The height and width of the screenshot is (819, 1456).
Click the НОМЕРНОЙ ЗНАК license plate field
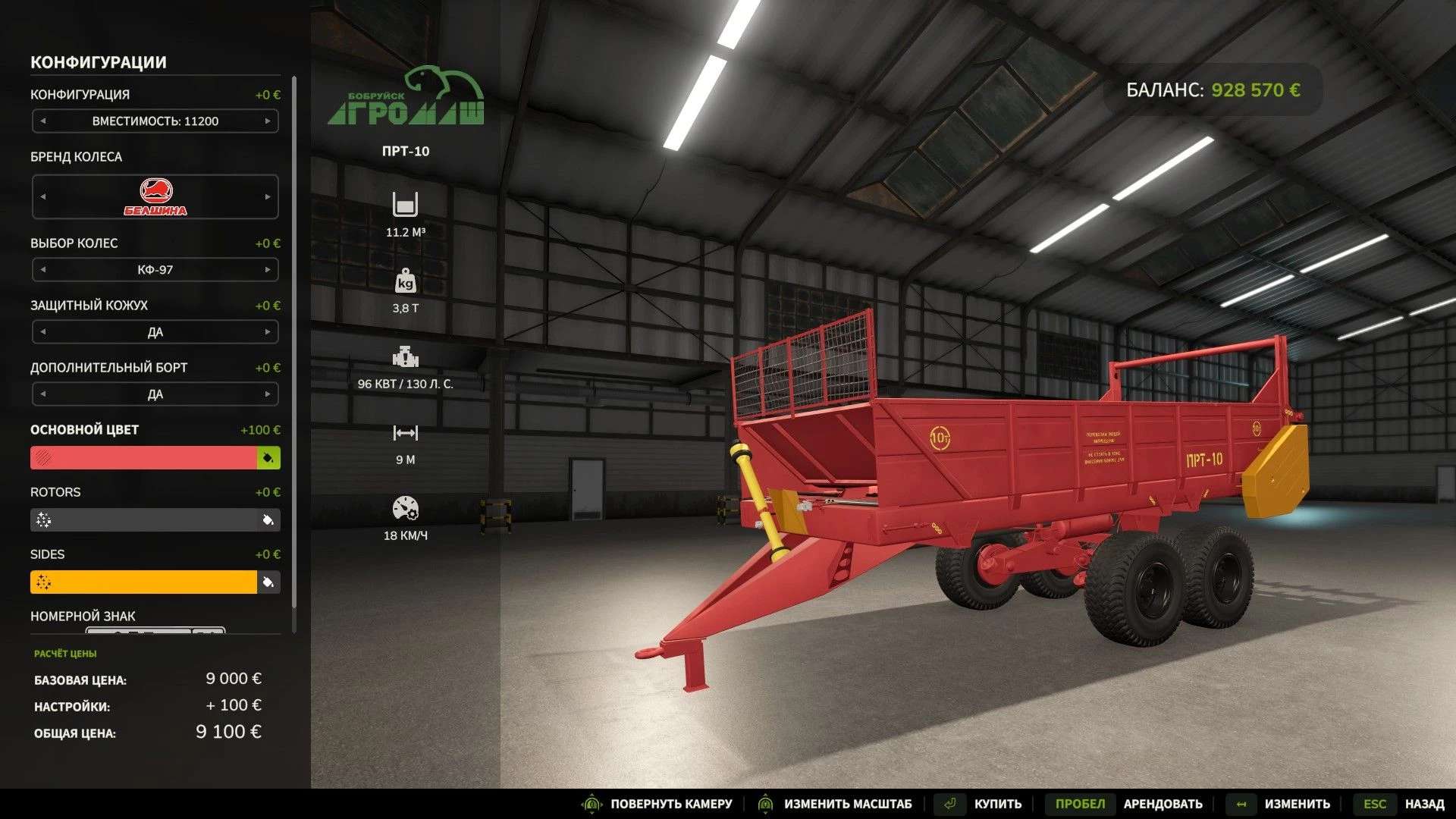pos(155,629)
